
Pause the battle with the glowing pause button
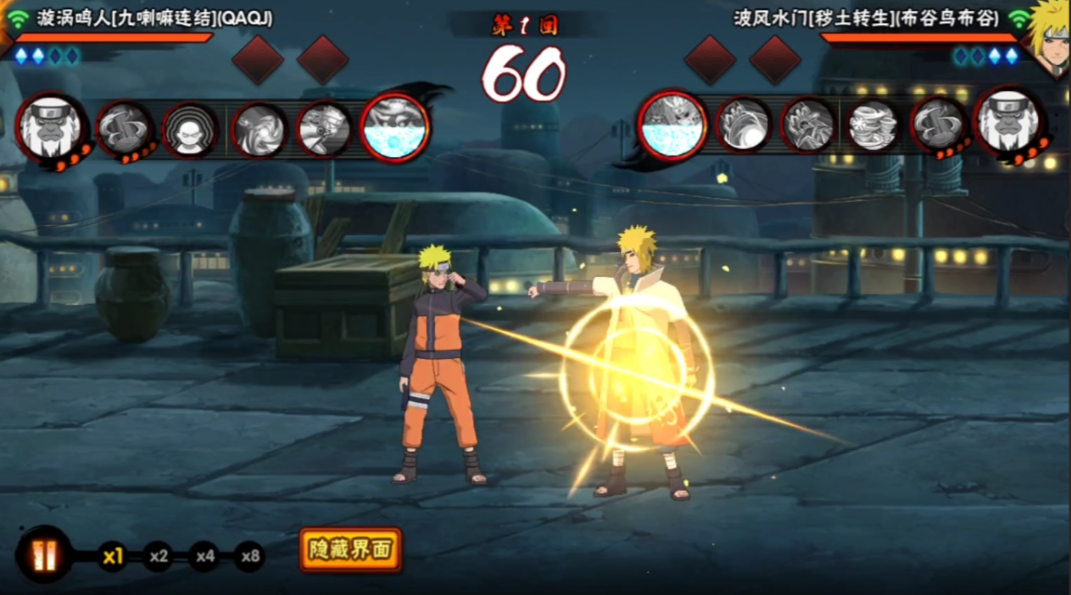click(x=44, y=554)
